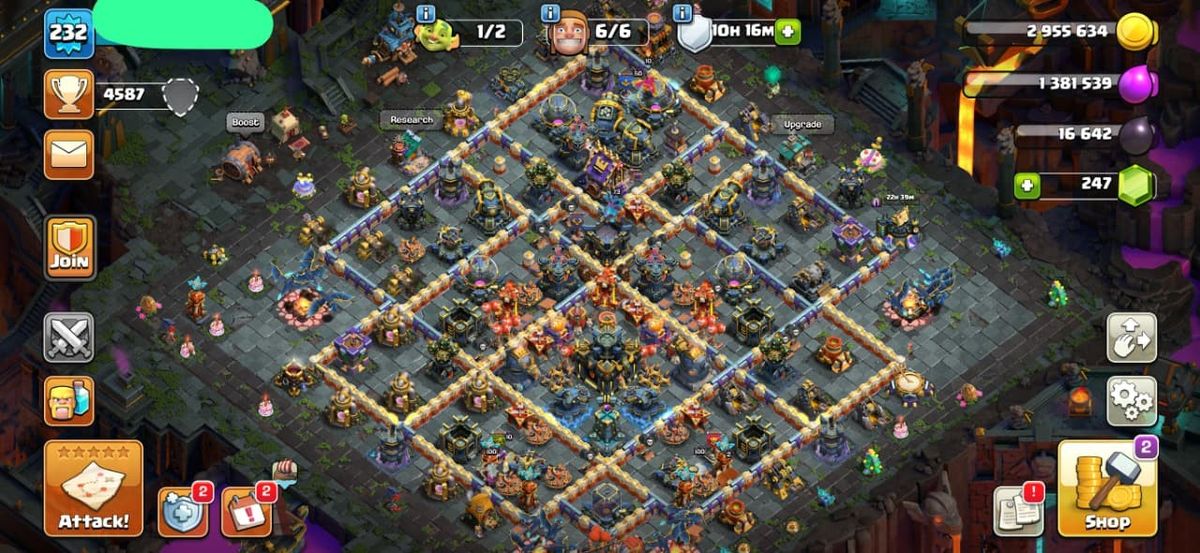Open the trophy league button

[x=69, y=95]
